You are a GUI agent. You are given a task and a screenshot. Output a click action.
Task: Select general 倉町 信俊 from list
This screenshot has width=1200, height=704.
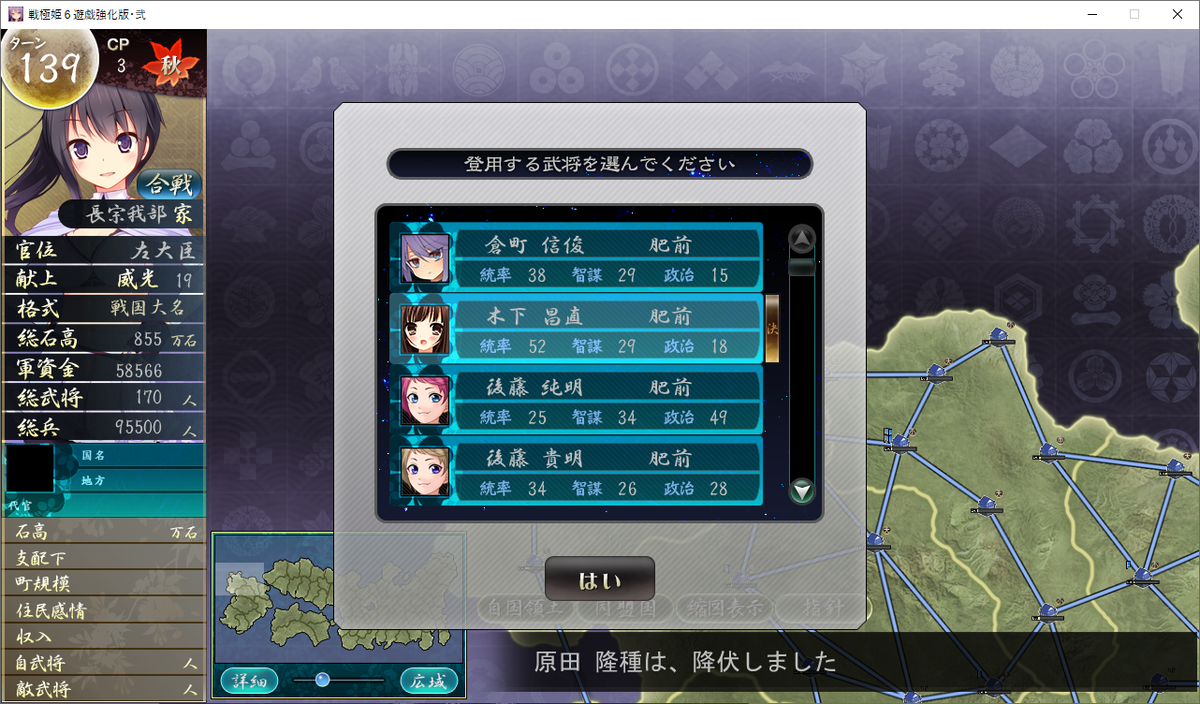click(577, 259)
